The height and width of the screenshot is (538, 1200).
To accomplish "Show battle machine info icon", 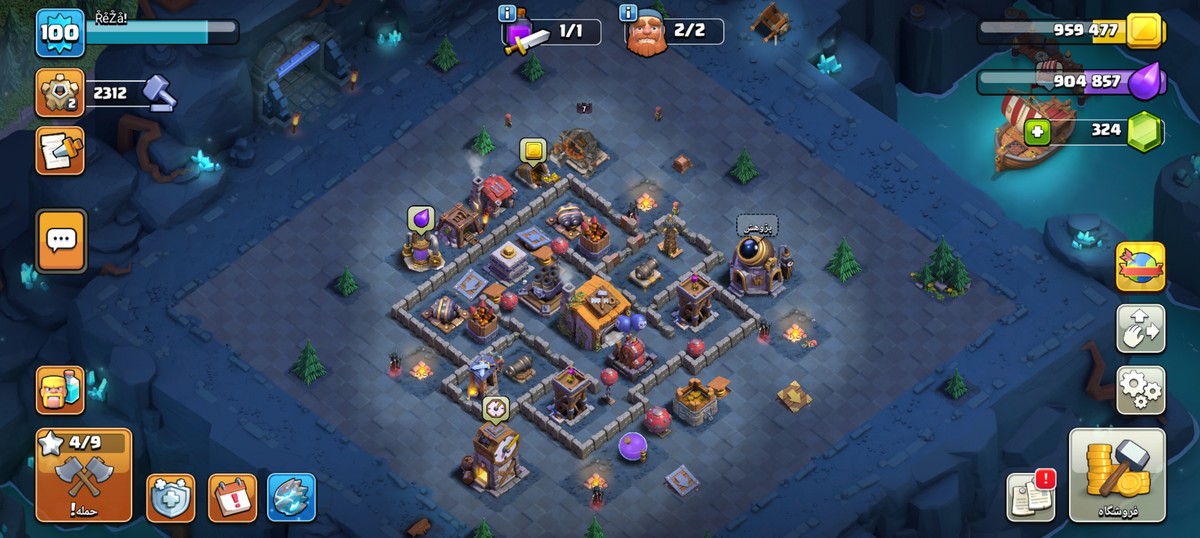I will click(x=507, y=13).
